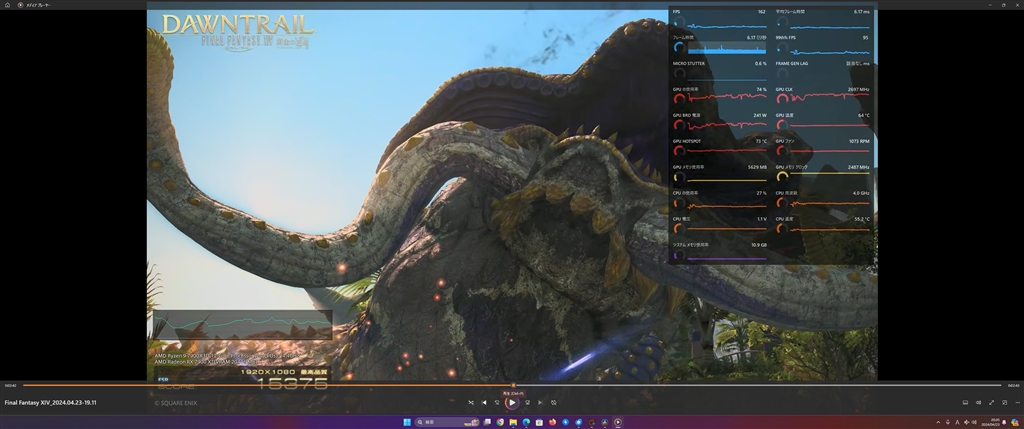Play the video with the play button

point(511,403)
